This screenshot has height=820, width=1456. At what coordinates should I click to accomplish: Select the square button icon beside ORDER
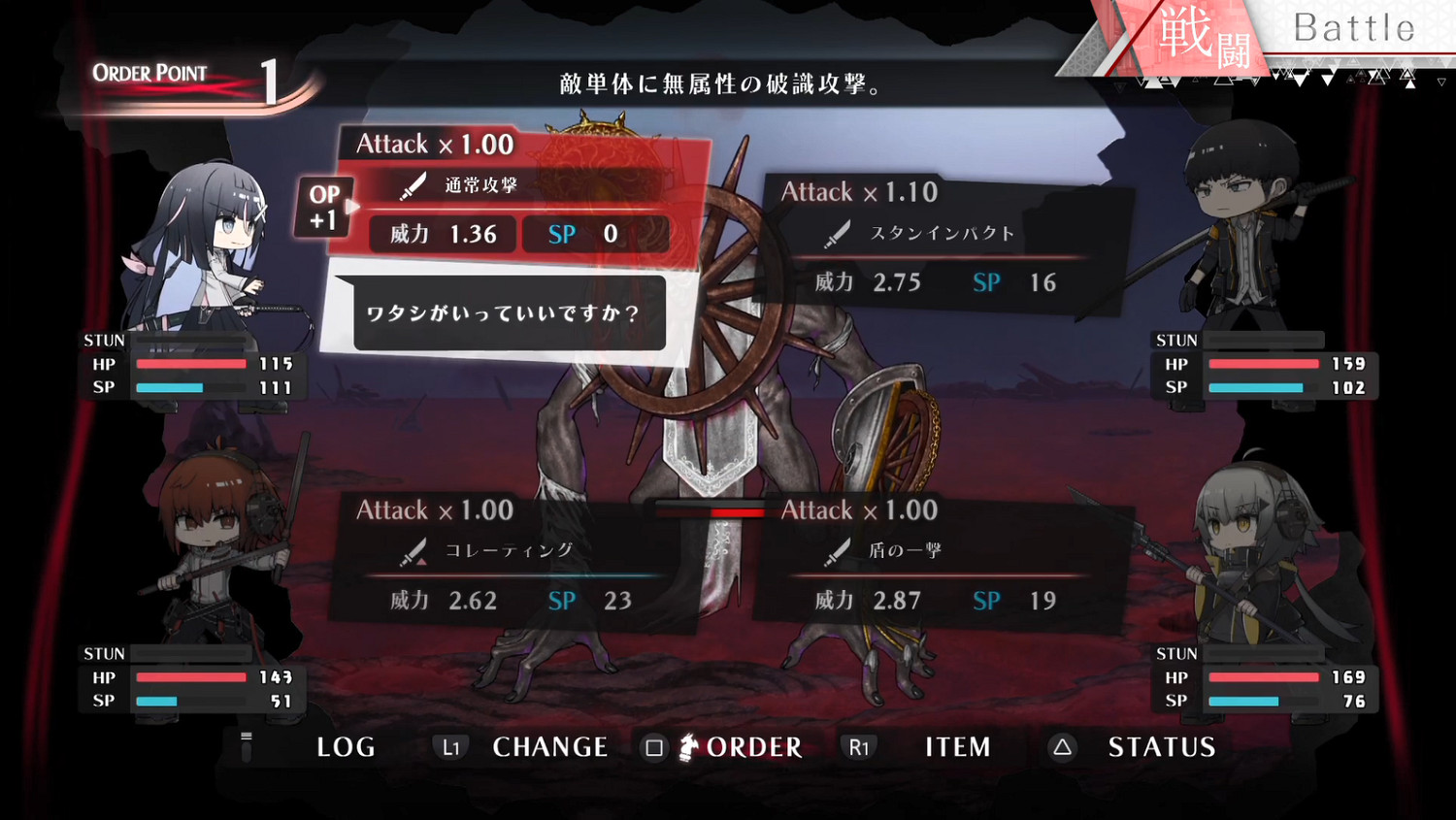coord(656,747)
